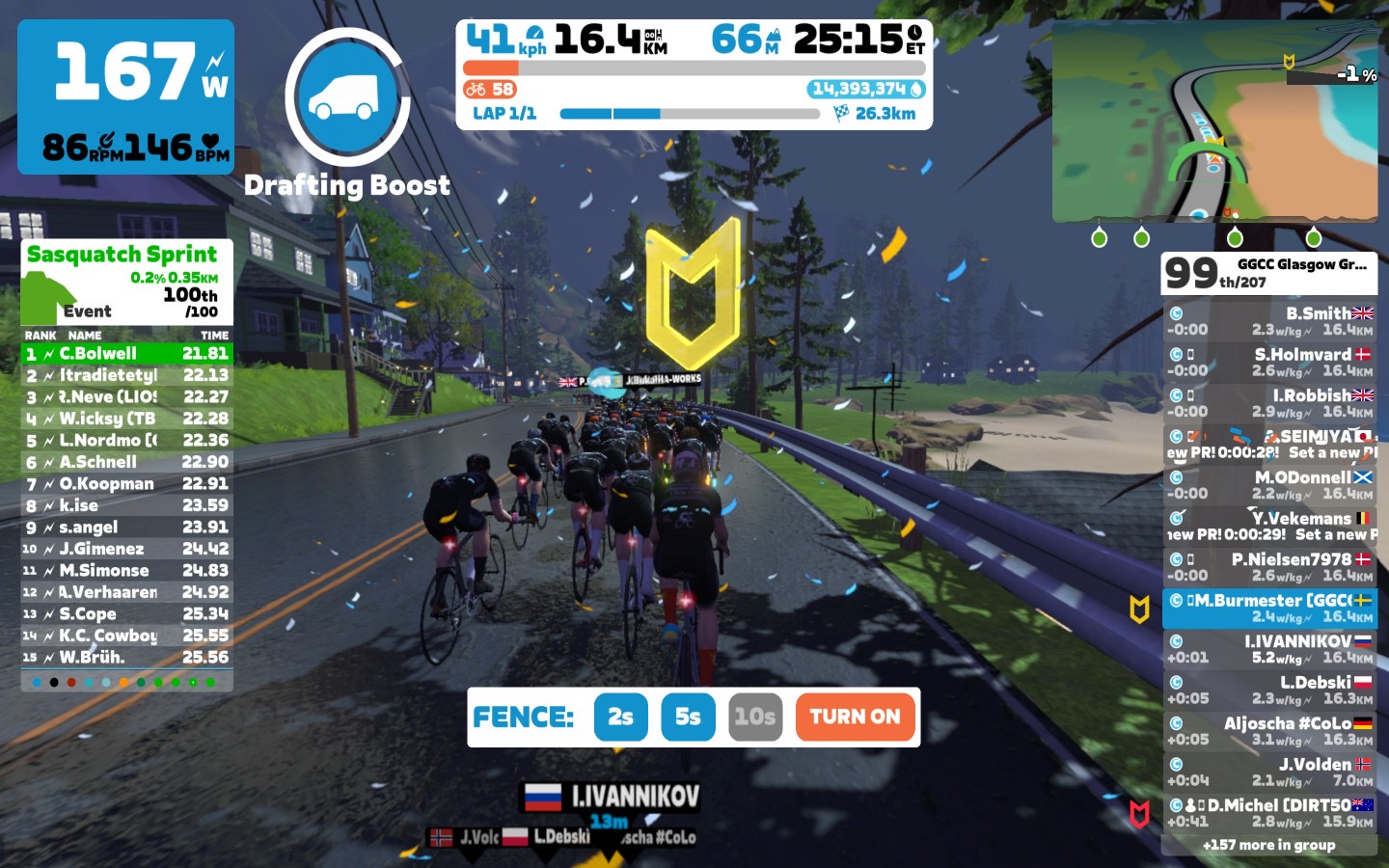Click A.Schnell on the sprint leaderboard
This screenshot has height=868, width=1389.
[126, 462]
